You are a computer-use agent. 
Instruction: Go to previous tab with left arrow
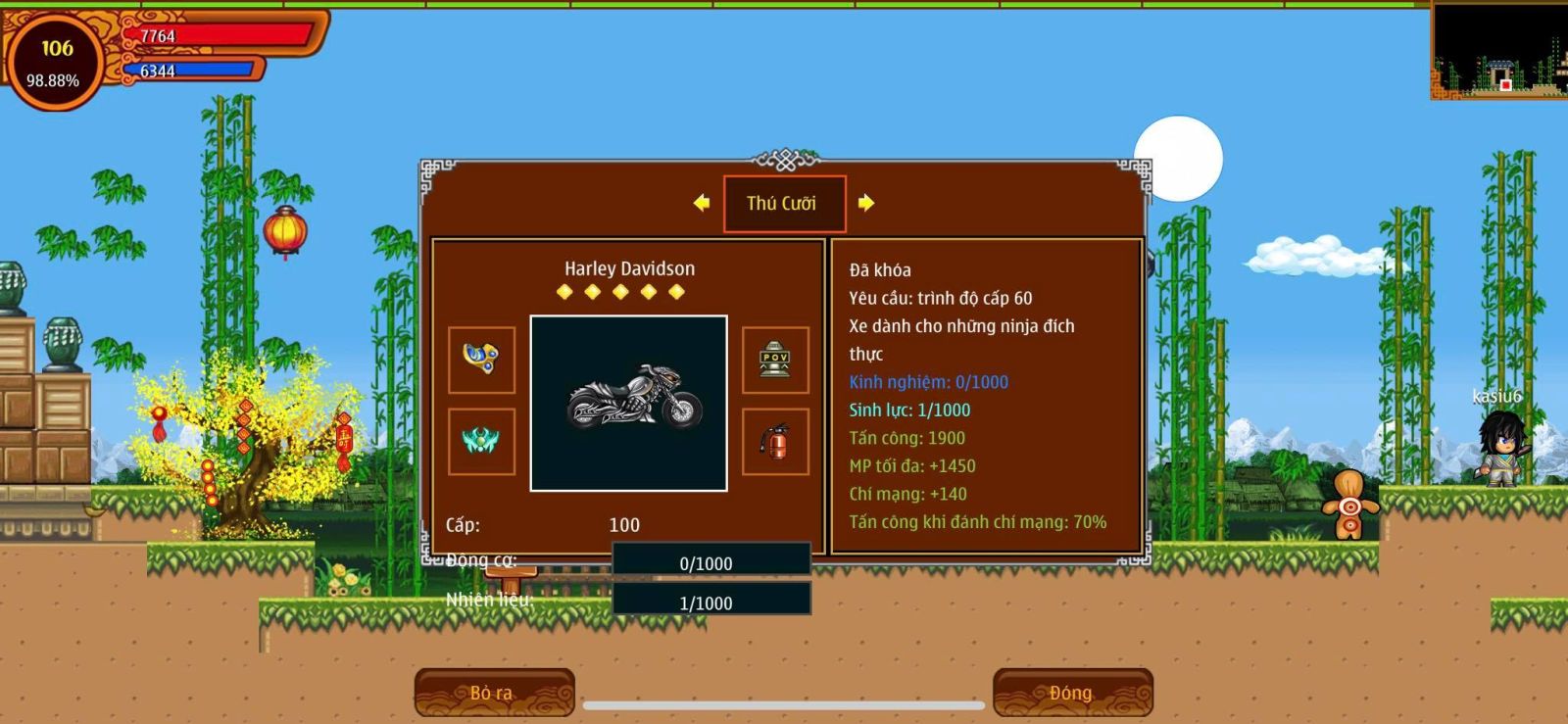(701, 203)
